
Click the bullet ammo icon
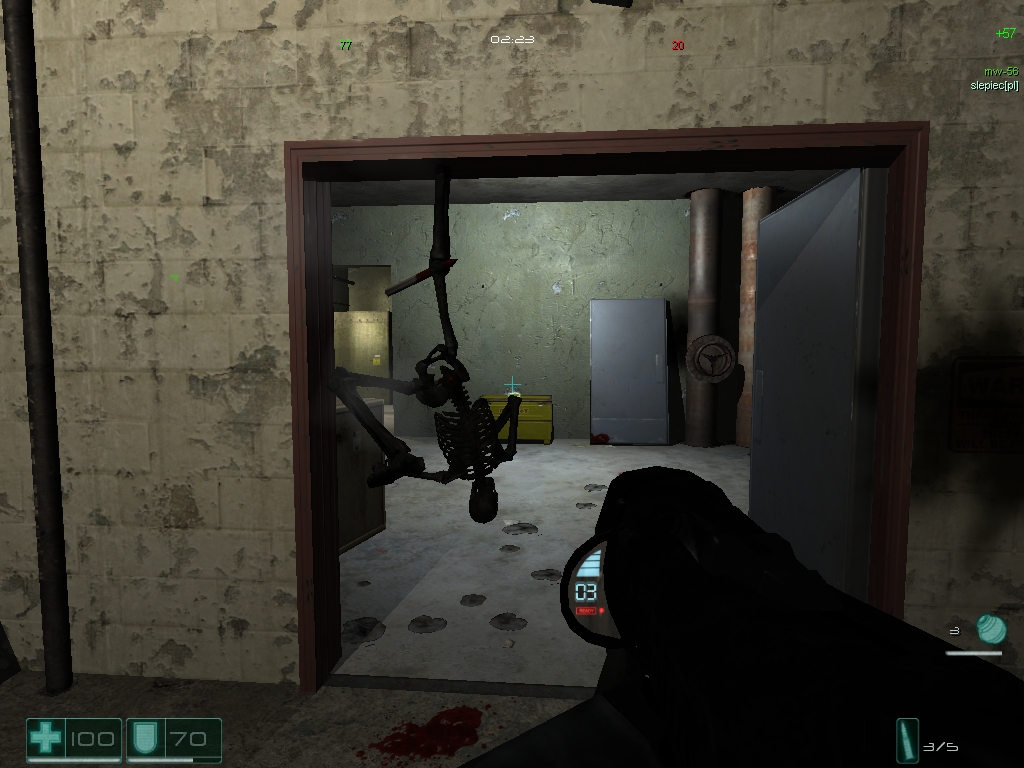click(909, 742)
